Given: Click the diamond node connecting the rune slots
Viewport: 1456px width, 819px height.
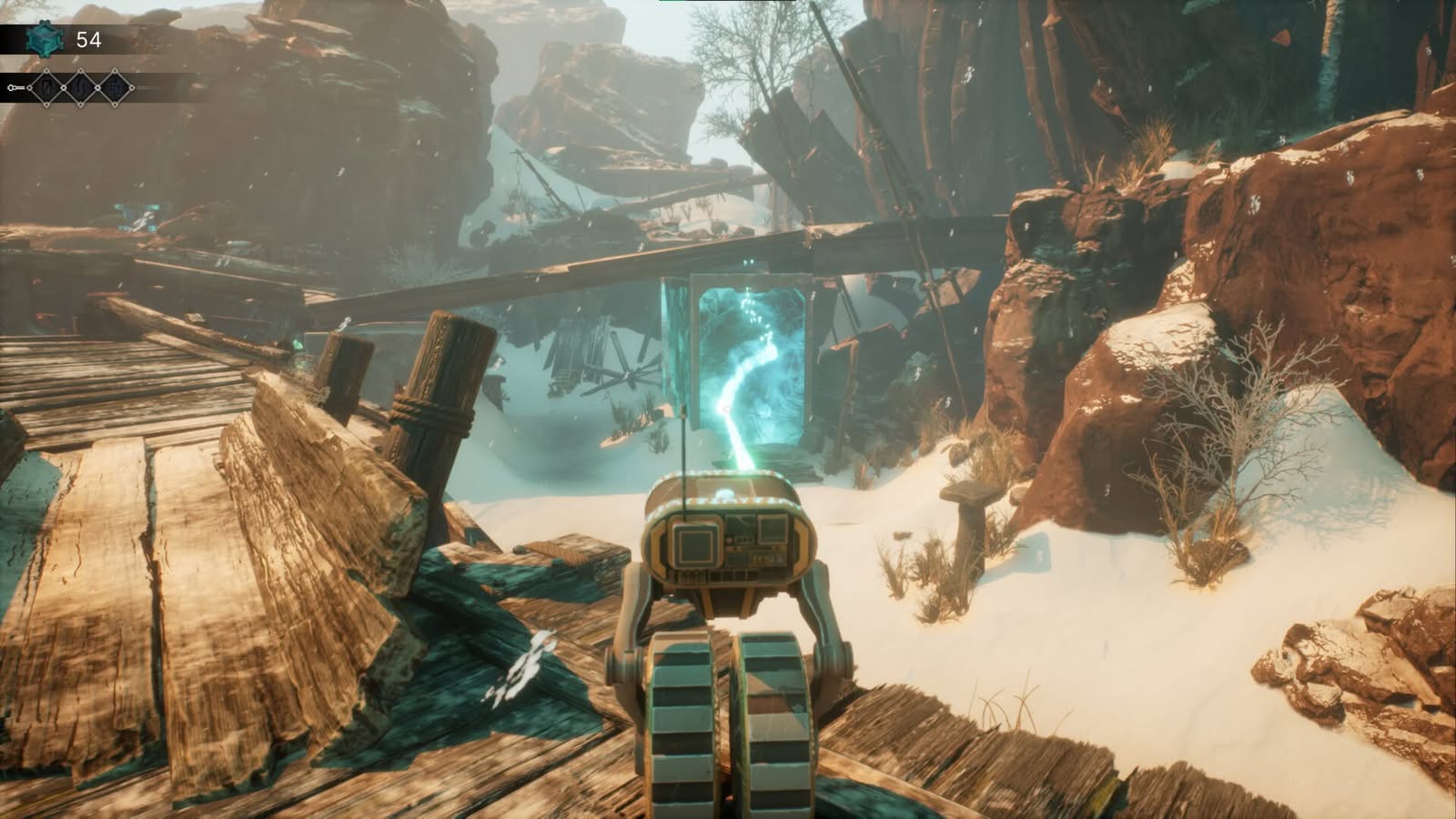Looking at the screenshot, I should tap(64, 87).
